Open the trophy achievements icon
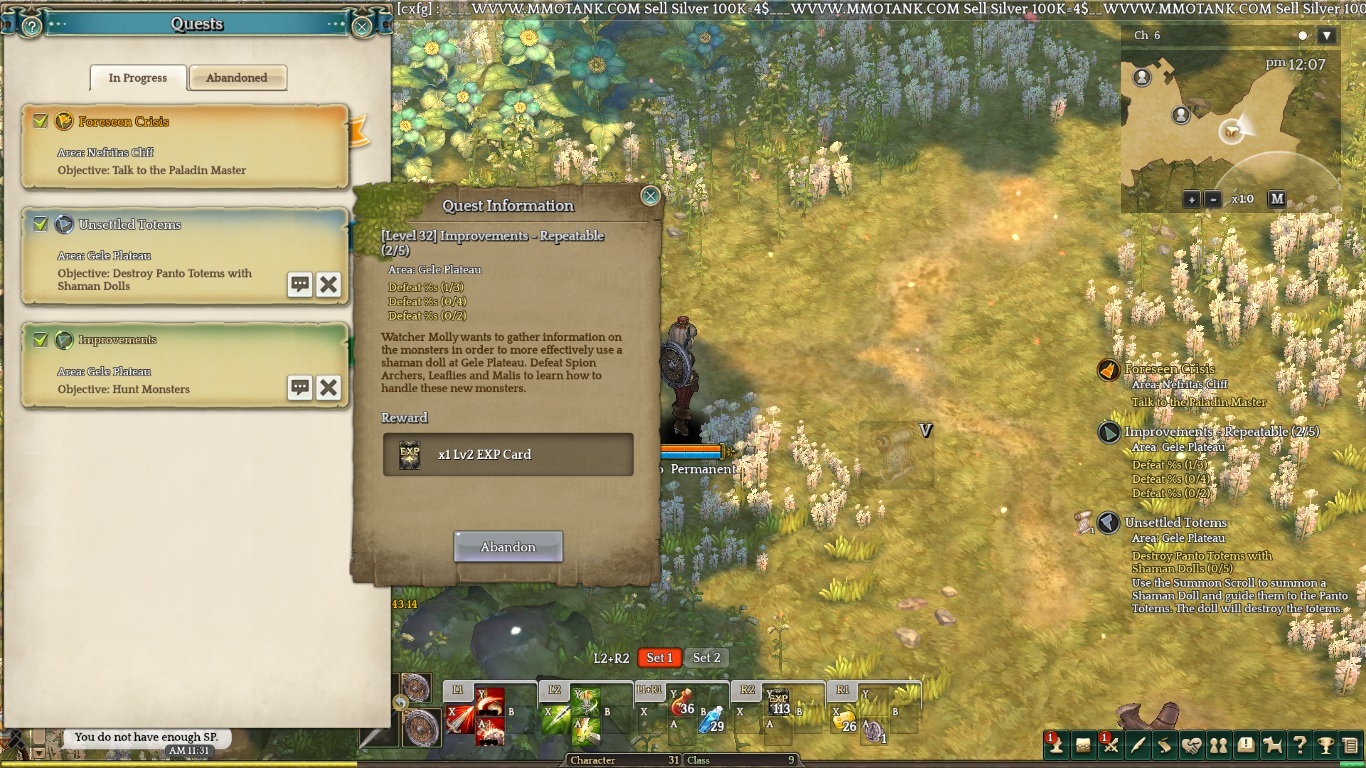 1325,745
